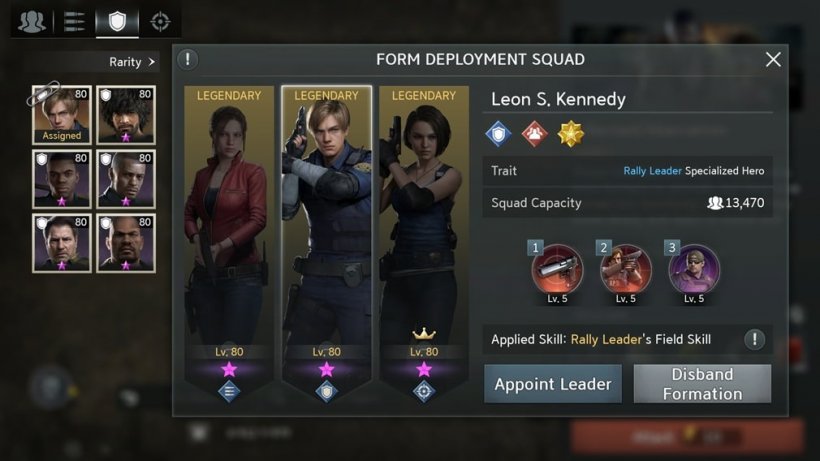
Task: Show all heroes with the group tab
Action: point(32,21)
